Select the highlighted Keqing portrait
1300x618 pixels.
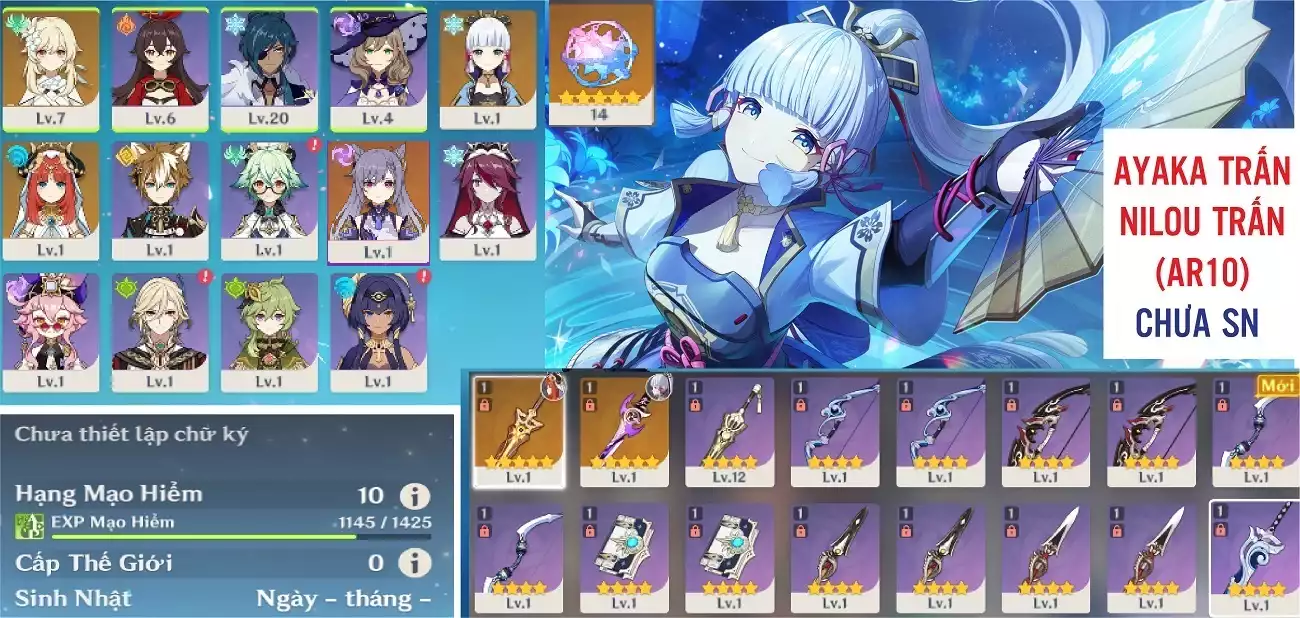tap(377, 200)
